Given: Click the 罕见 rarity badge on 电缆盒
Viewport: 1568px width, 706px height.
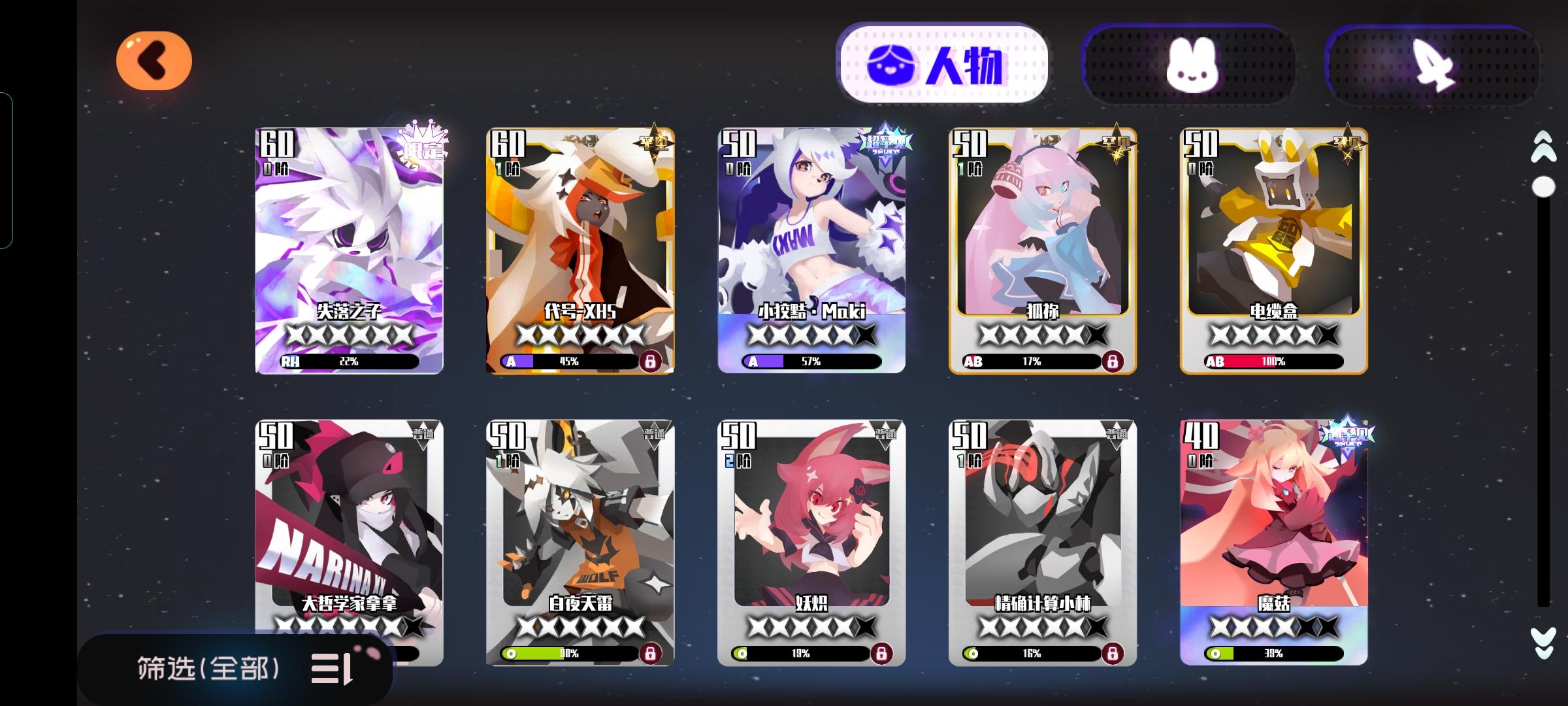Looking at the screenshot, I should pyautogui.click(x=1348, y=143).
